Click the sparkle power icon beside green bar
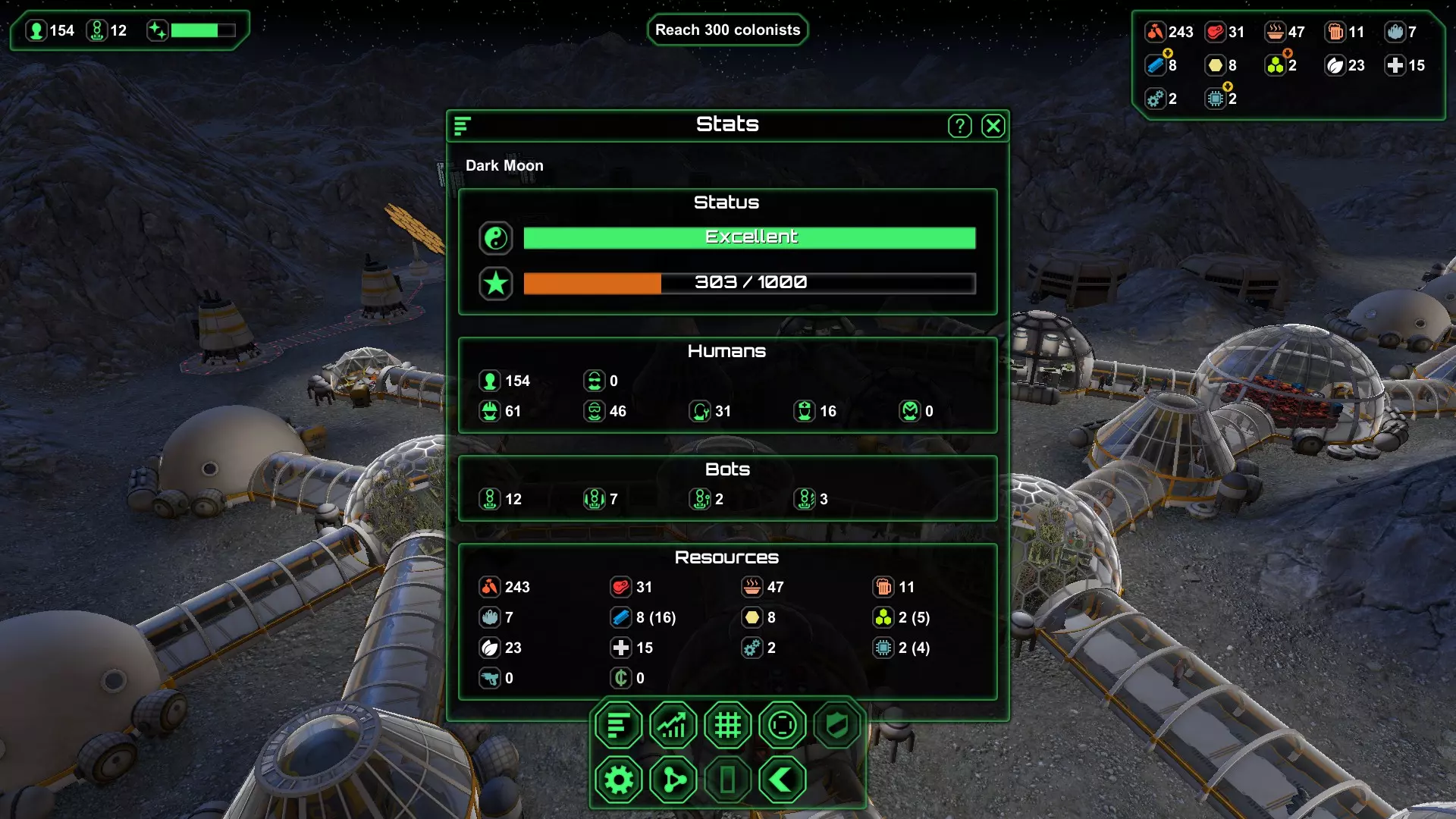This screenshot has height=819, width=1456. (157, 30)
